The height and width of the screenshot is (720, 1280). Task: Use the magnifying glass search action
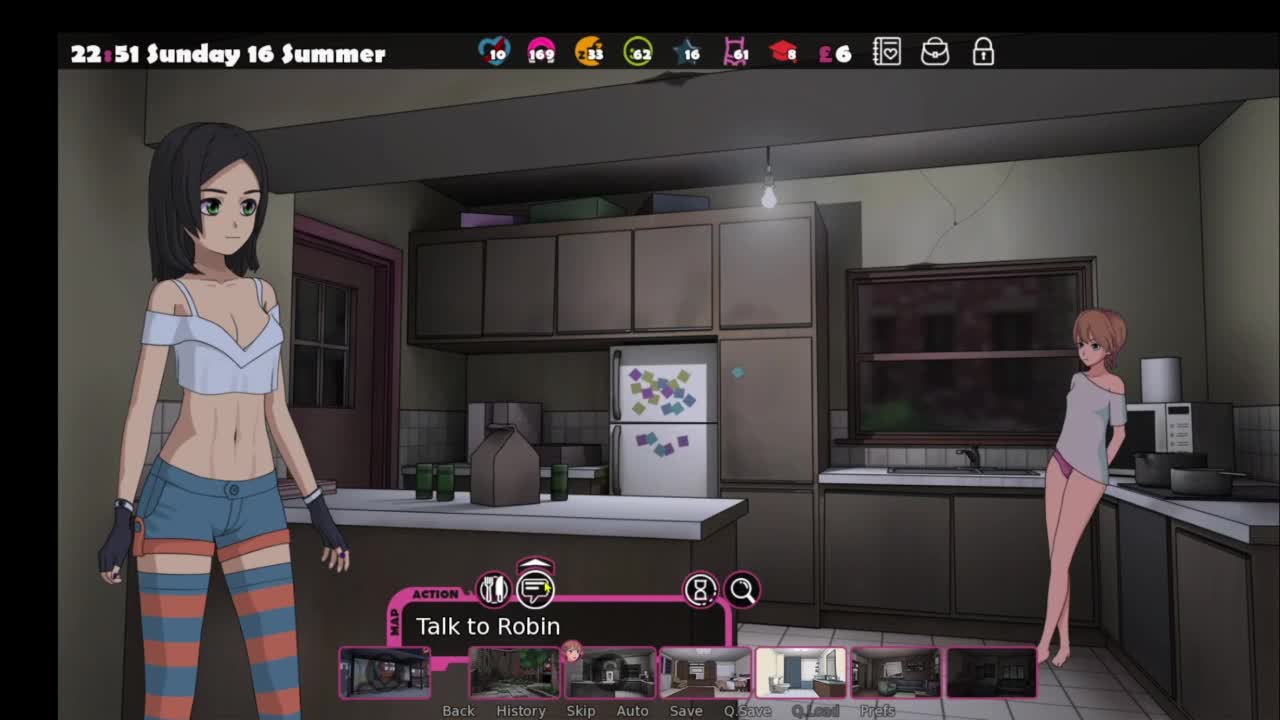[742, 590]
